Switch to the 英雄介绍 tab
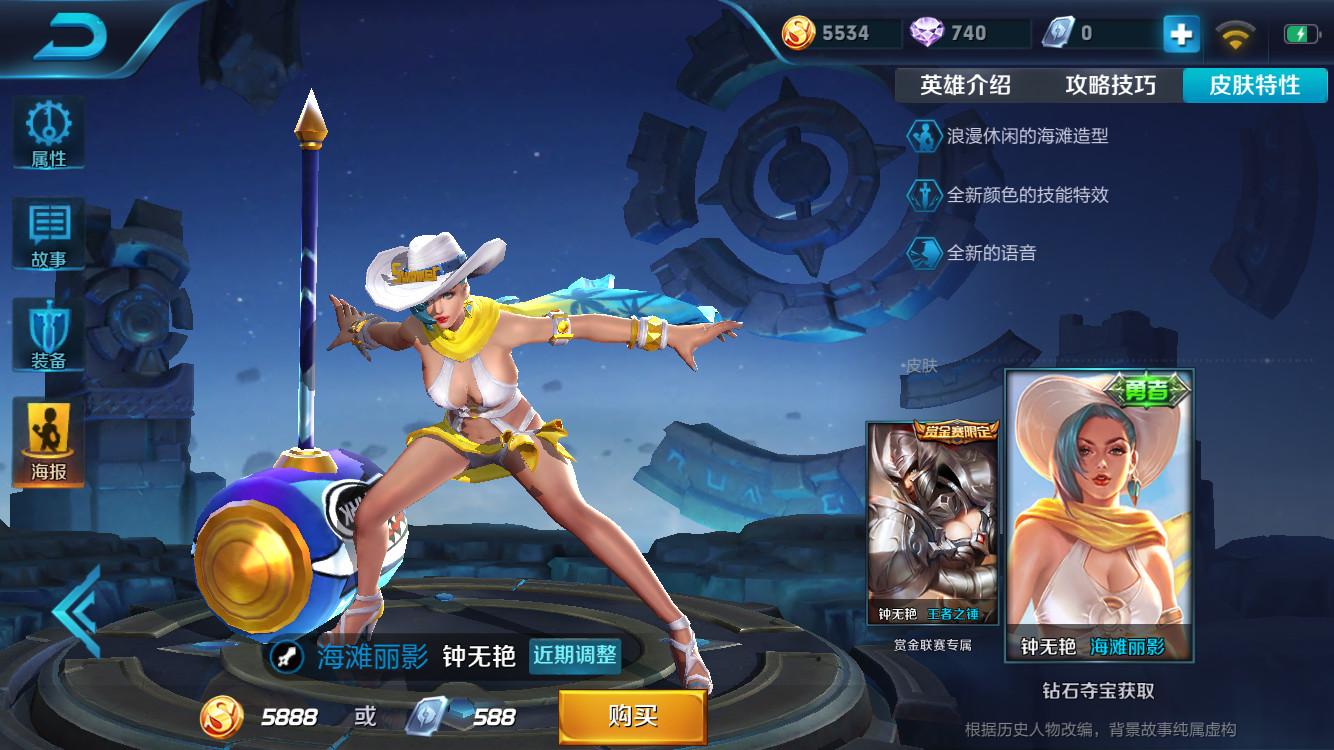The image size is (1334, 750). click(965, 86)
